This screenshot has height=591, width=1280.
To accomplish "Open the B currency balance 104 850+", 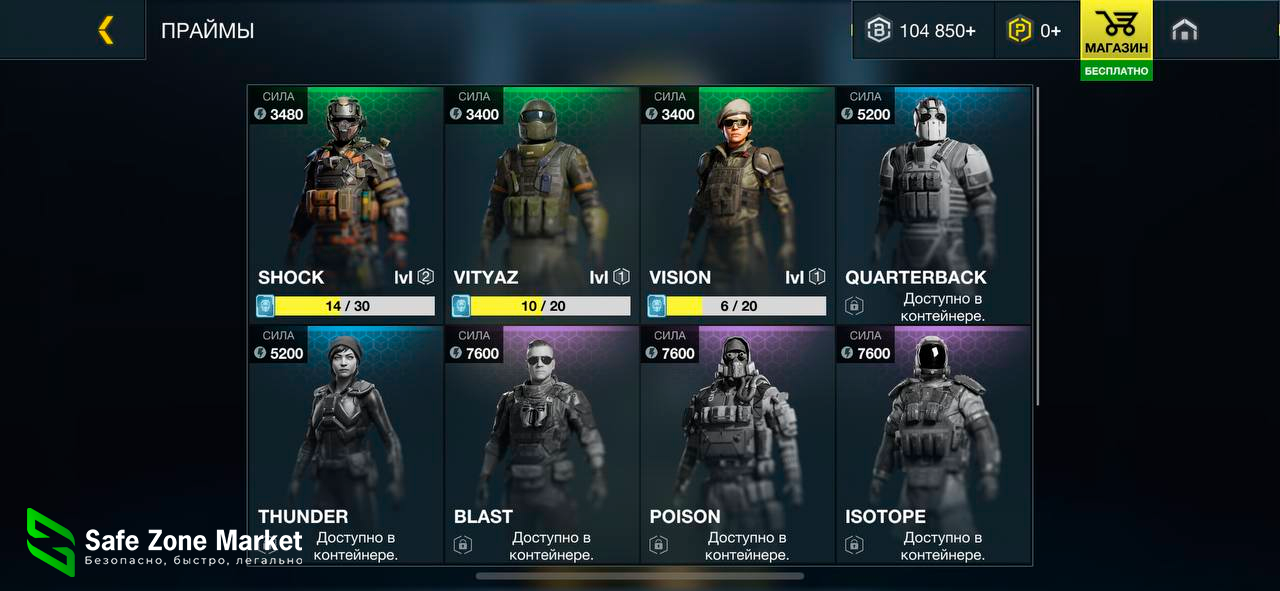I will 922,30.
